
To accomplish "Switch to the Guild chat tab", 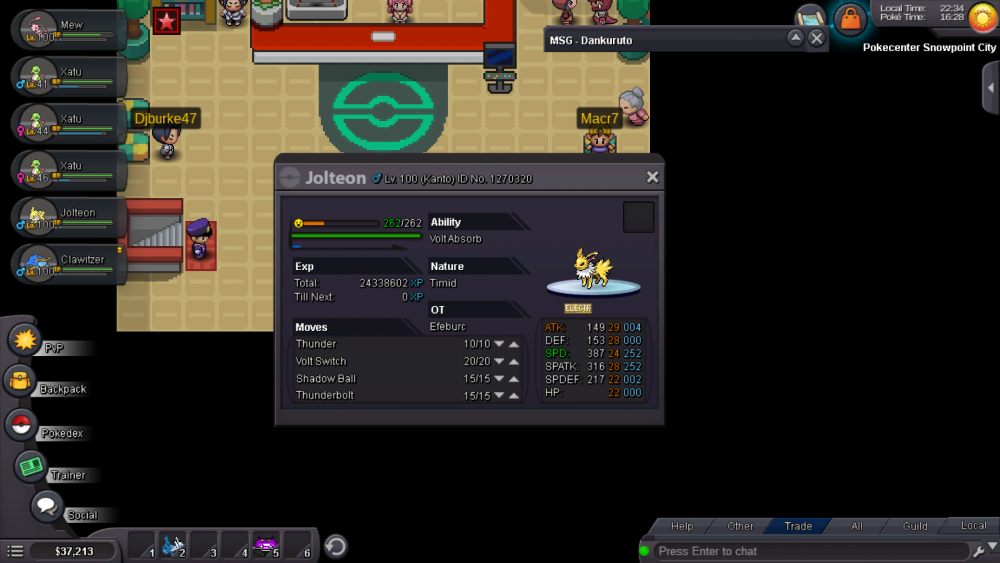I will point(915,526).
